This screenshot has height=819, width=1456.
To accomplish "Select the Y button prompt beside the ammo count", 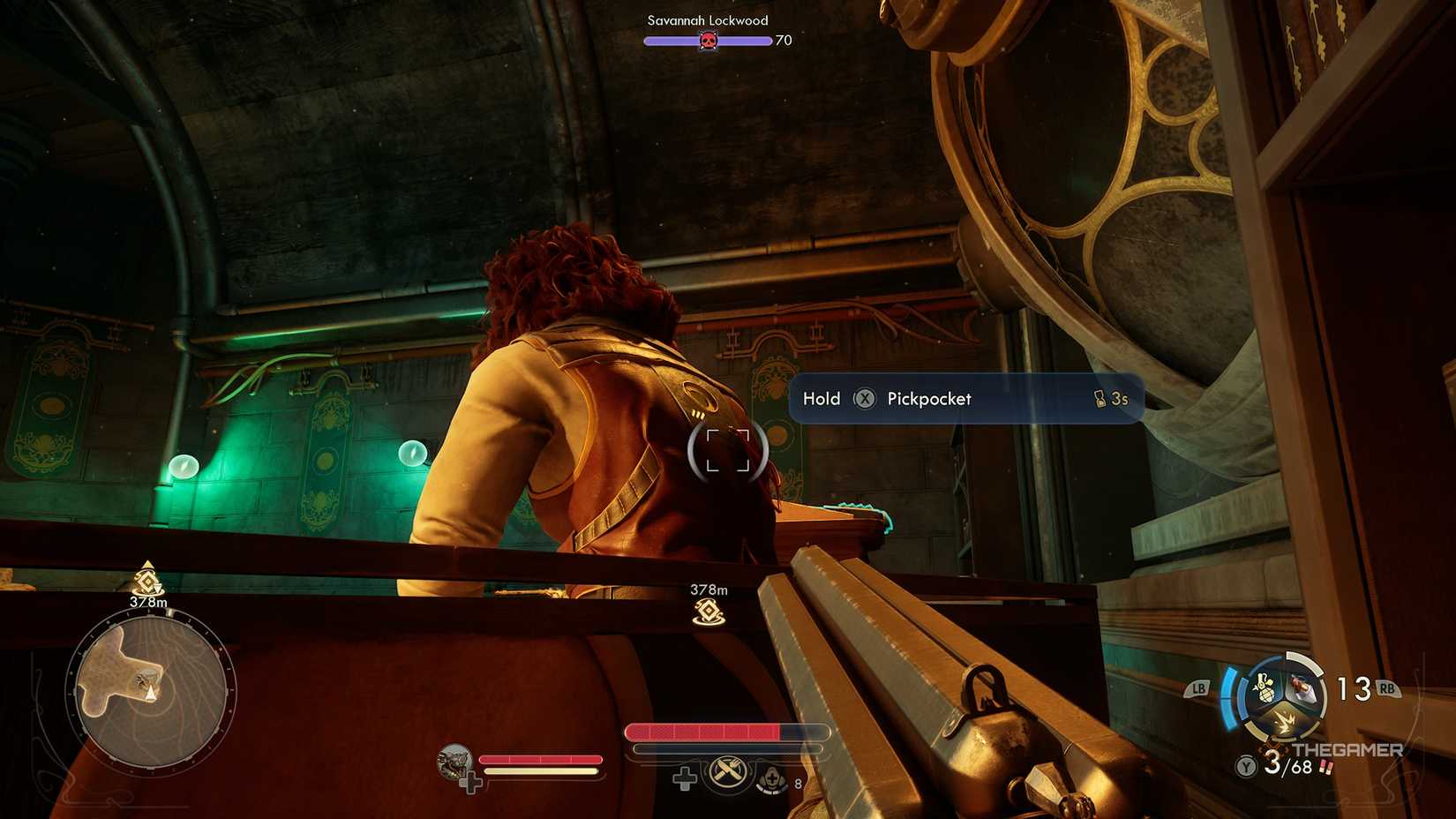I will 1245,766.
